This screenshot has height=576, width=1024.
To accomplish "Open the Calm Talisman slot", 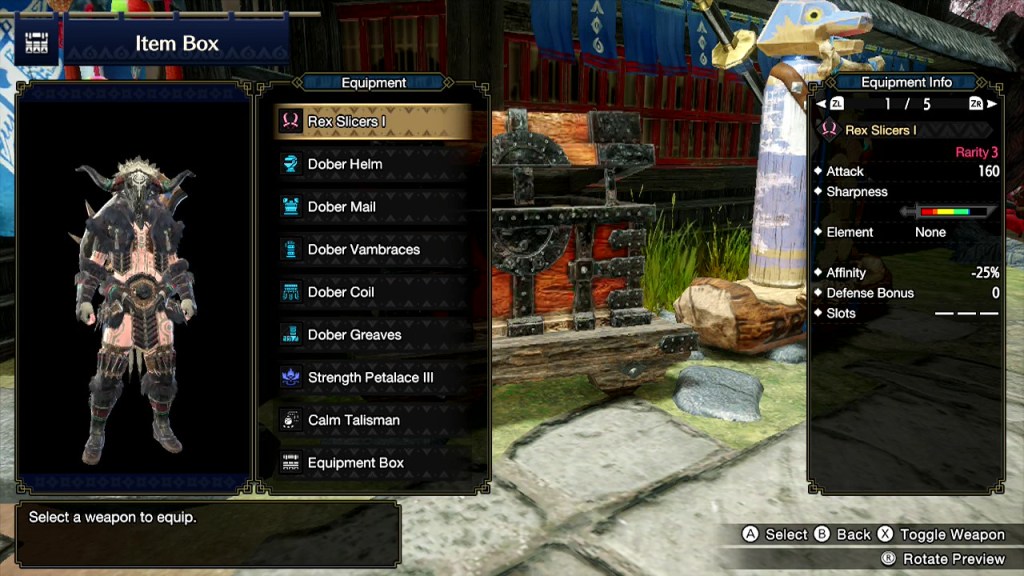I will coord(372,420).
